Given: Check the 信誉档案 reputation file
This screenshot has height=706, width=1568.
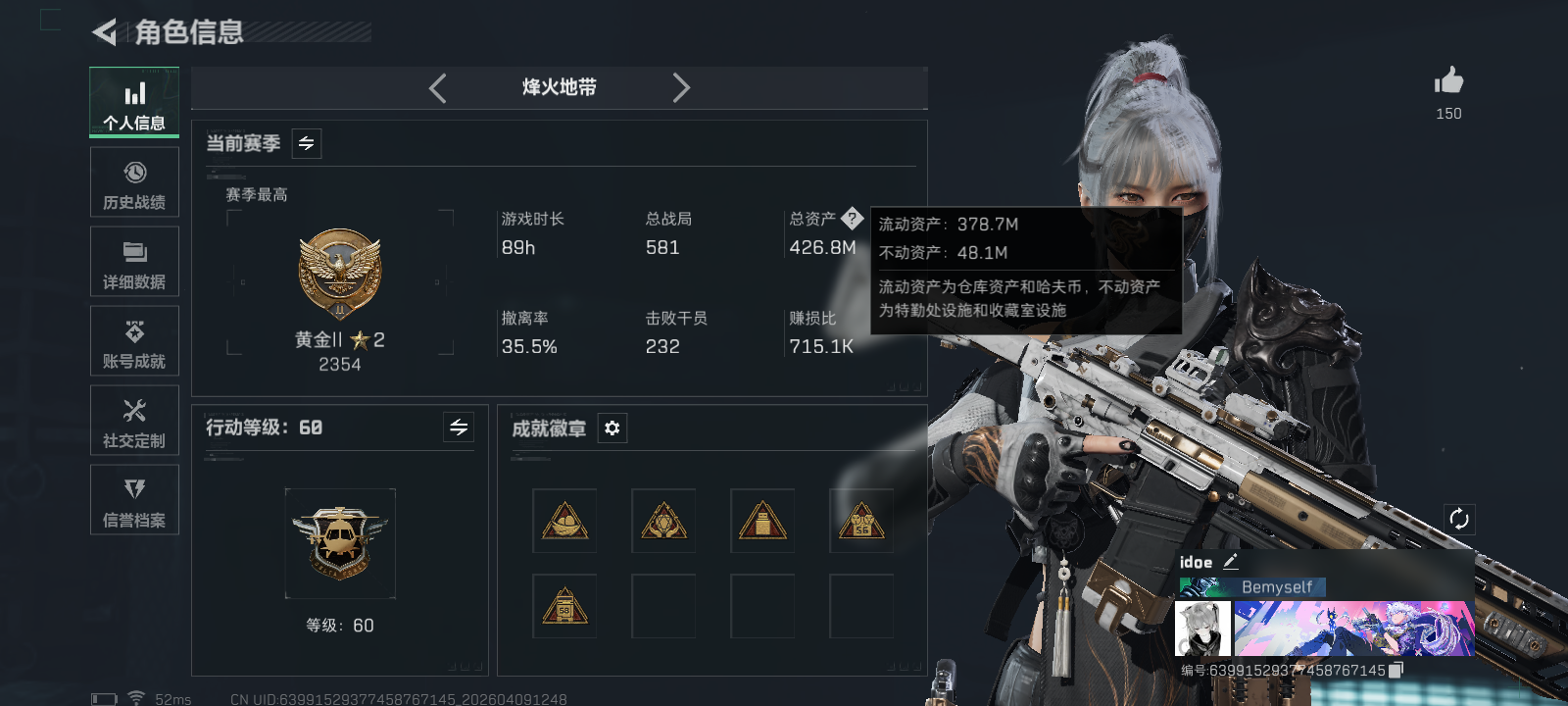Looking at the screenshot, I should point(134,500).
